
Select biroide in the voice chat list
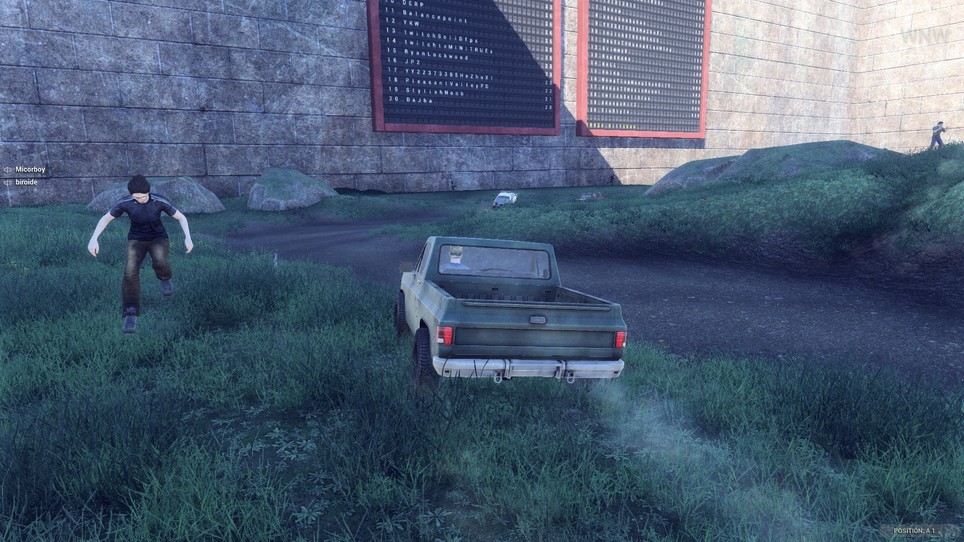pos(27,182)
